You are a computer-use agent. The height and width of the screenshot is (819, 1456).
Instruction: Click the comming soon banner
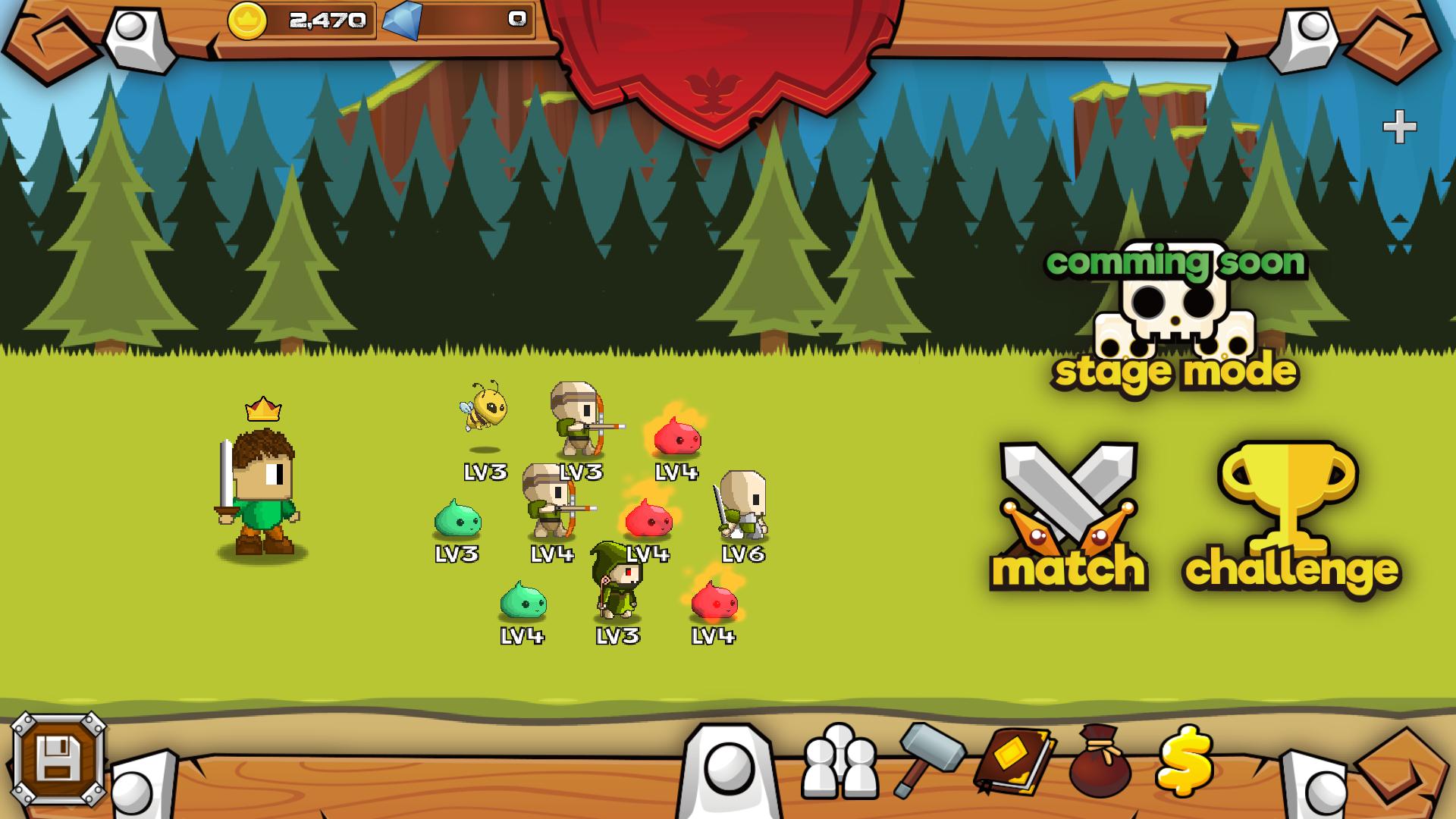coord(1178,264)
